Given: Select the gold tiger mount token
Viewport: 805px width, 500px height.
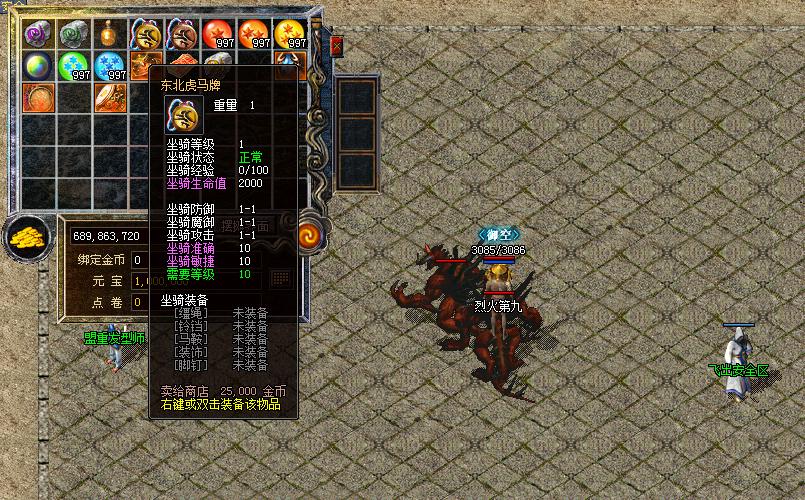Looking at the screenshot, I should 147,34.
